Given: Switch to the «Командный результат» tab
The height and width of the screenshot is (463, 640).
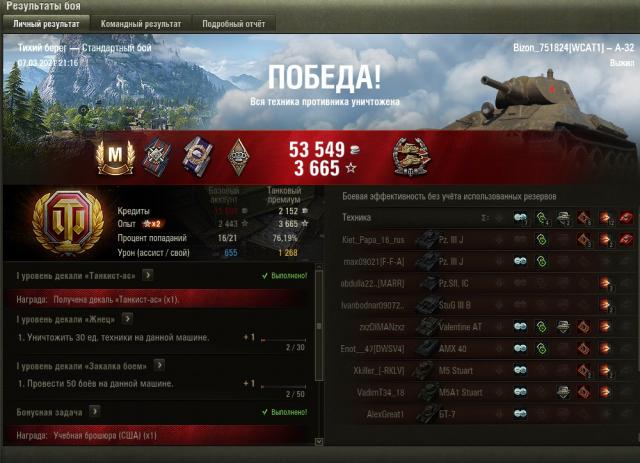Looking at the screenshot, I should pyautogui.click(x=142, y=23).
